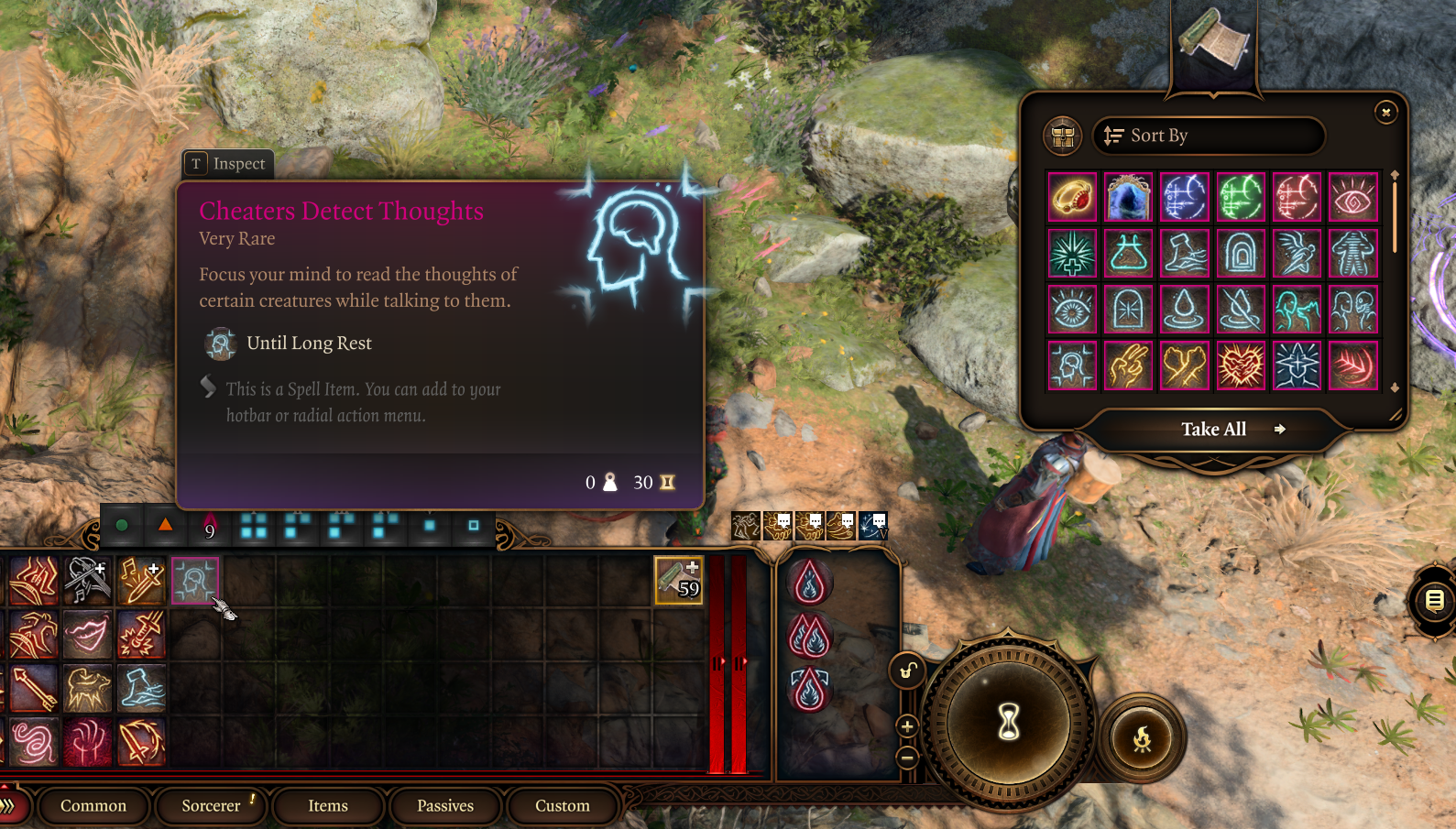Screen dimensions: 1456x829
Task: Click the plus button to add hotbar row
Action: click(907, 726)
